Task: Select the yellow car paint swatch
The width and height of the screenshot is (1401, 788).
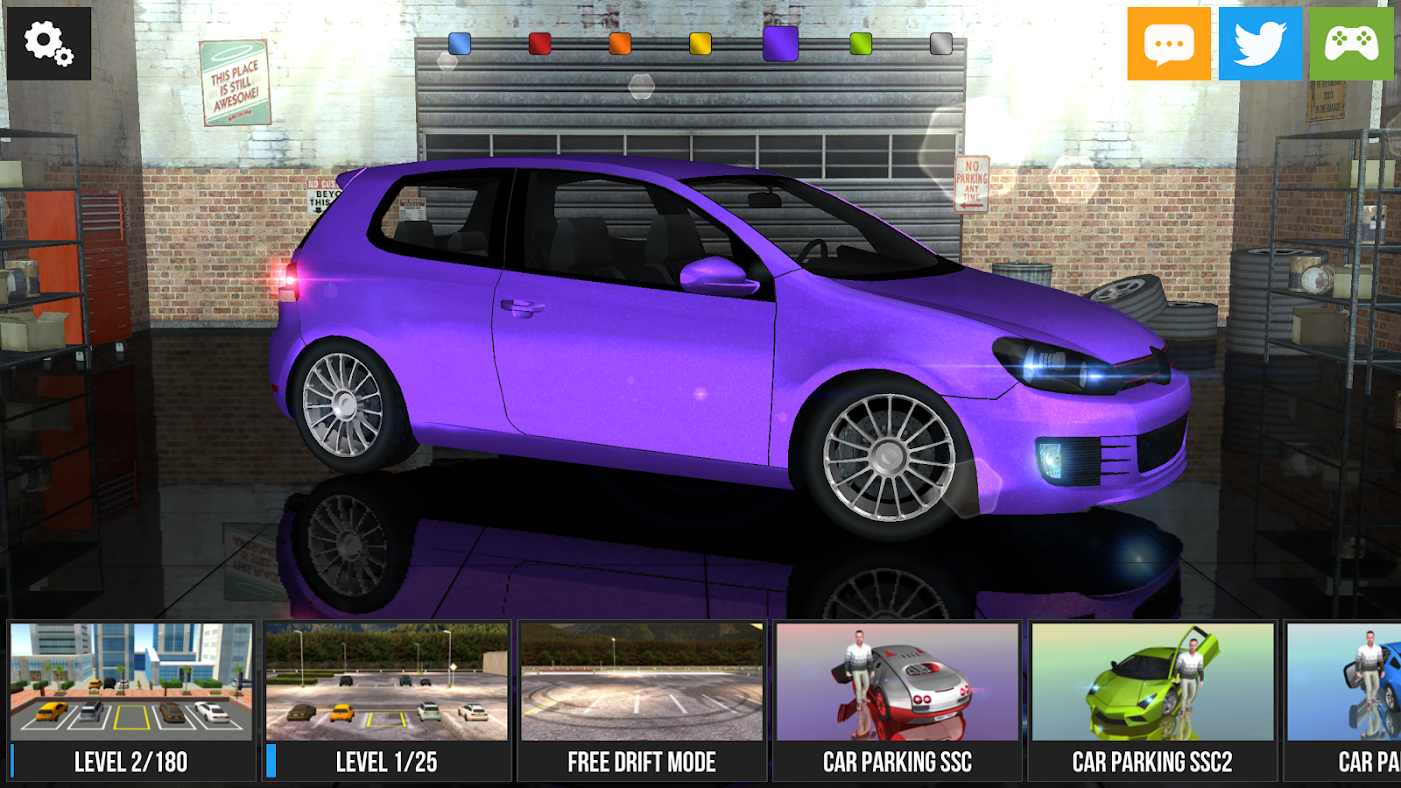Action: point(700,43)
